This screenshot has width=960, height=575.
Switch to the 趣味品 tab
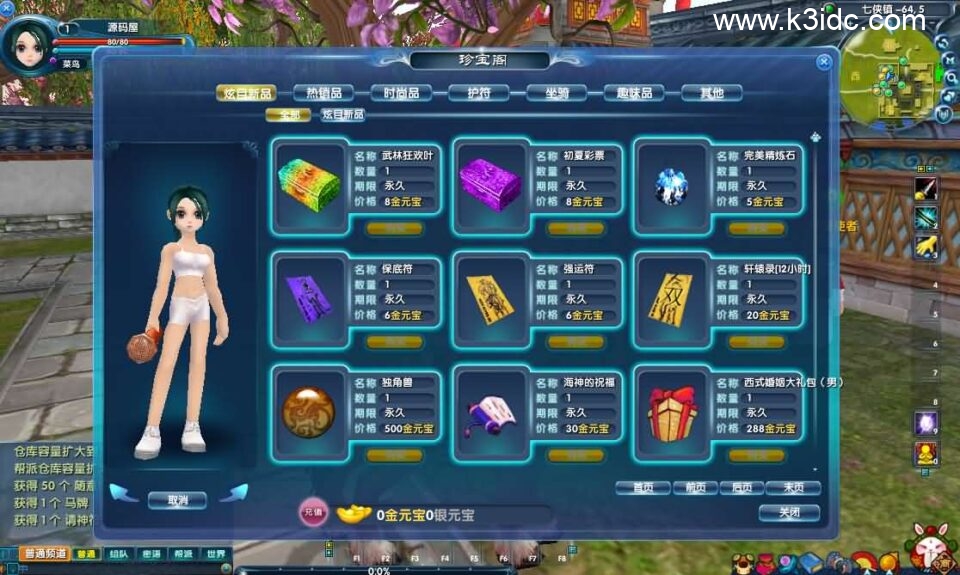[634, 93]
